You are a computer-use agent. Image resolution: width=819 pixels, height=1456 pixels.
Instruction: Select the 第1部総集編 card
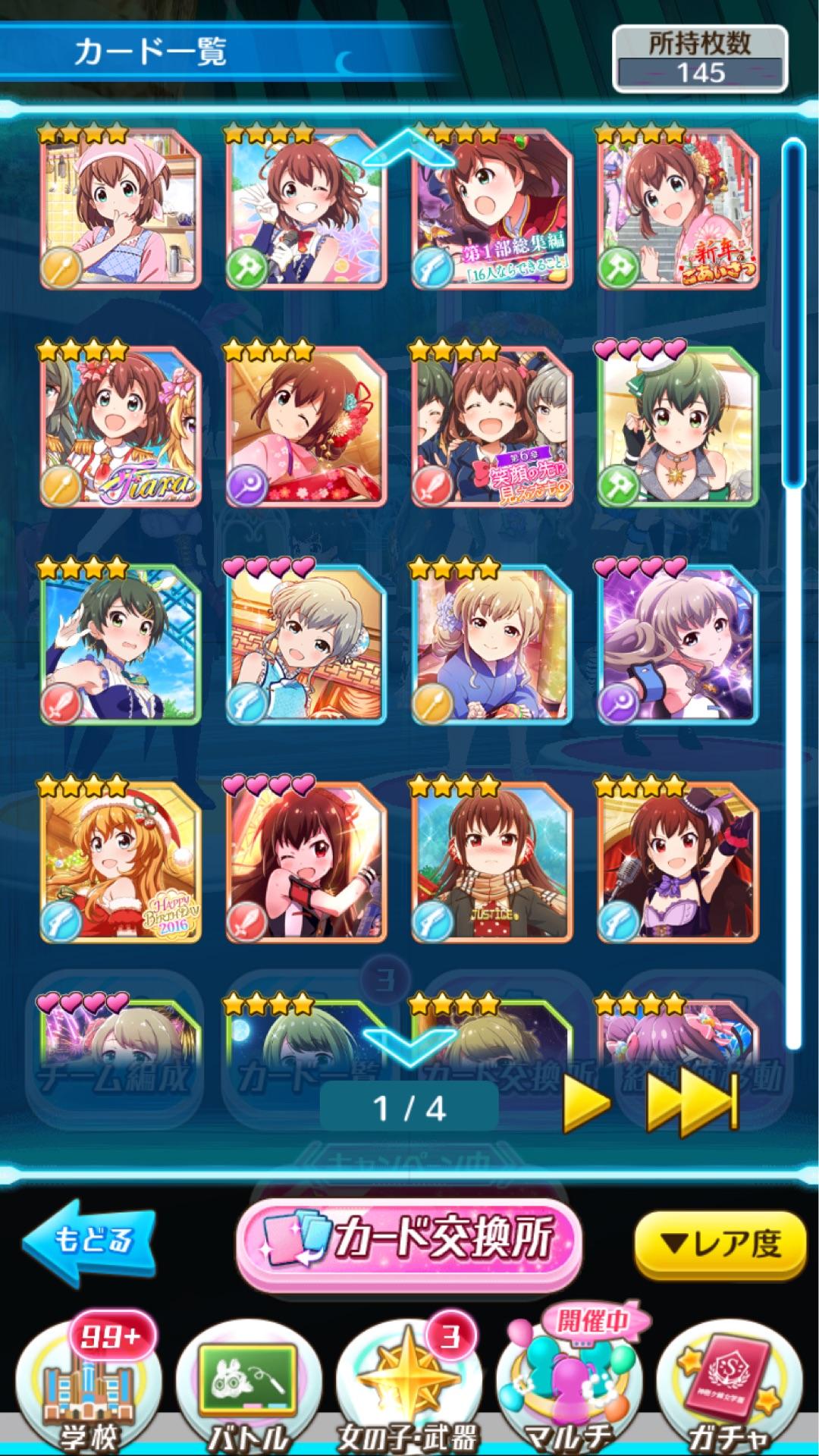(491, 209)
